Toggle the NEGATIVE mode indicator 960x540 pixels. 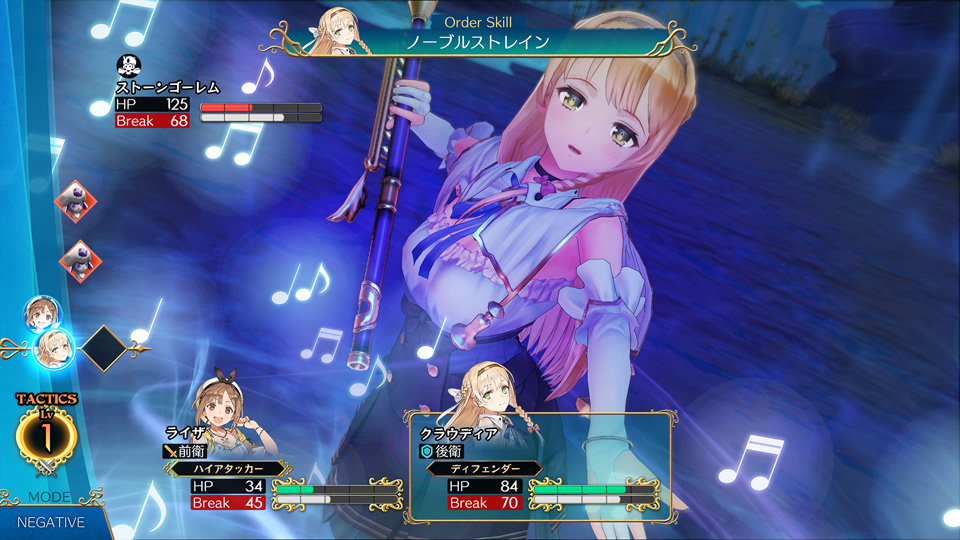51,521
